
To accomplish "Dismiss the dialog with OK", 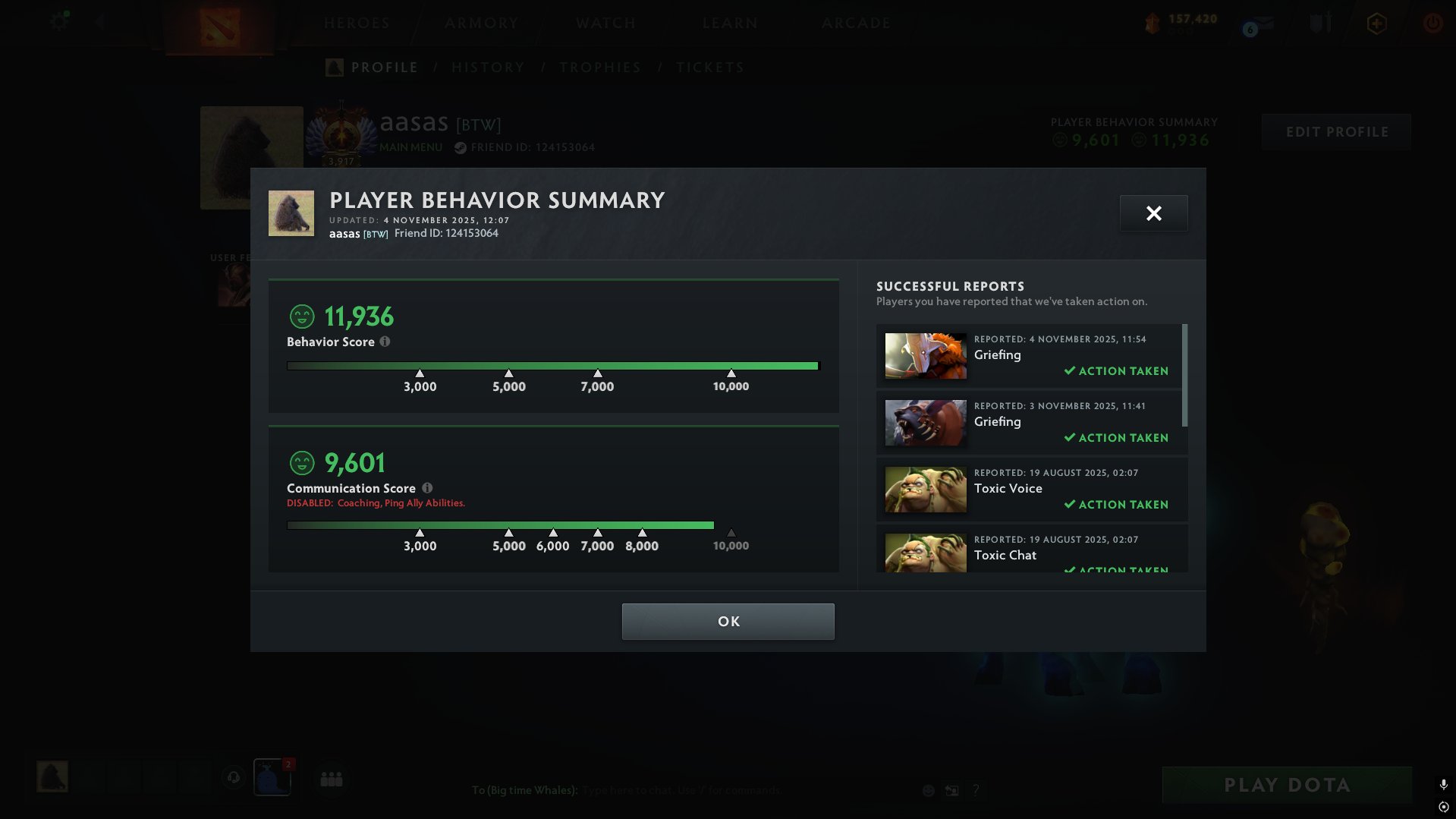I will tap(728, 621).
